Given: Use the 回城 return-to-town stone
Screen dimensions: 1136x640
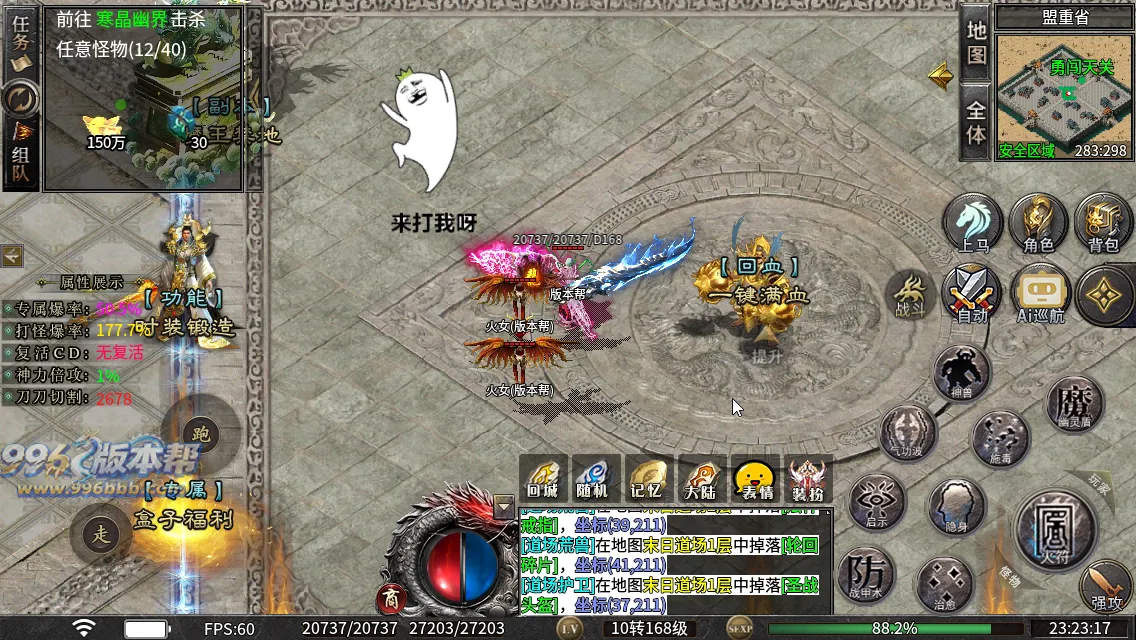Looking at the screenshot, I should tap(543, 479).
